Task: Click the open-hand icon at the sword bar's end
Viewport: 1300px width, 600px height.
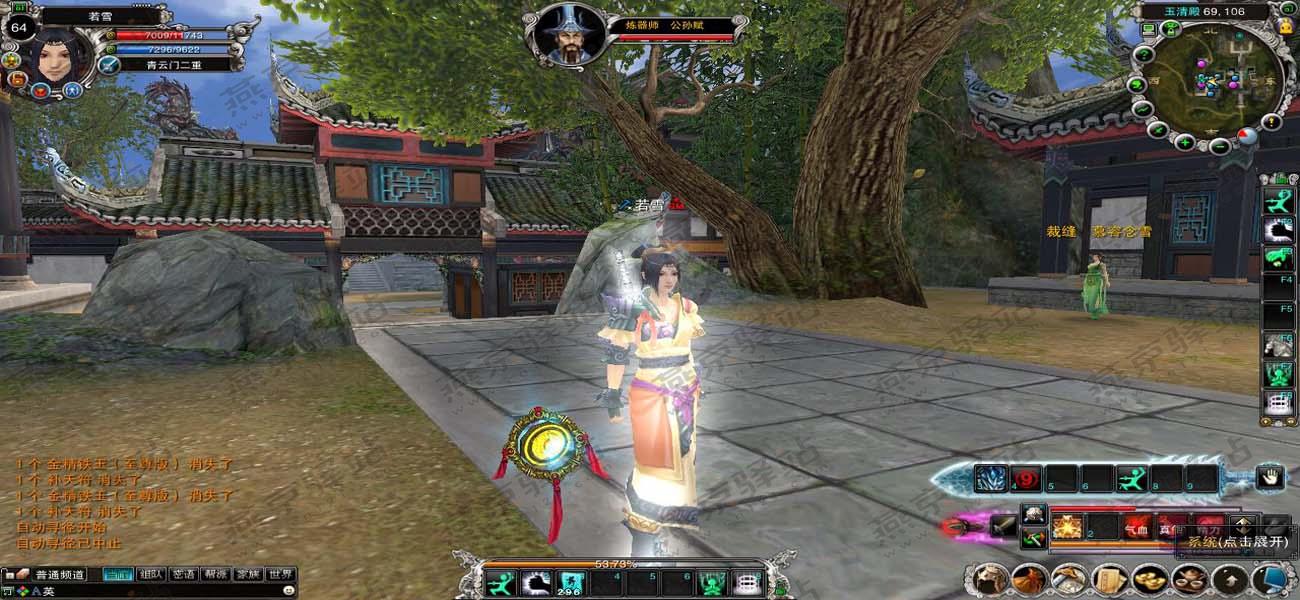Action: pyautogui.click(x=1270, y=478)
